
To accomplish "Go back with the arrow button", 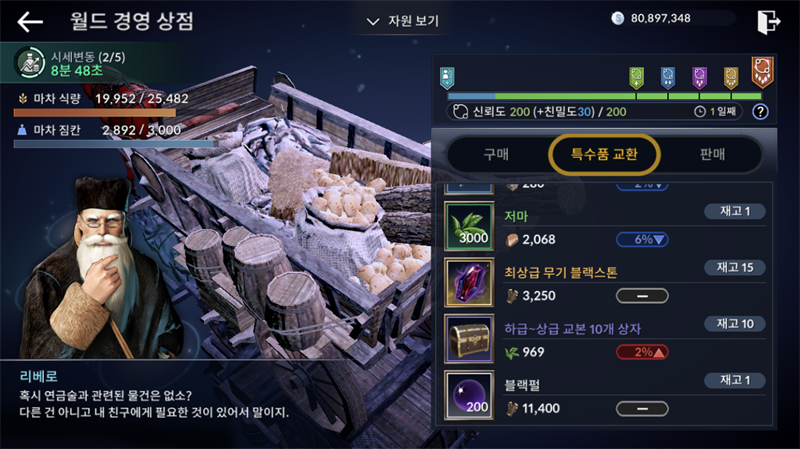I will [30, 21].
